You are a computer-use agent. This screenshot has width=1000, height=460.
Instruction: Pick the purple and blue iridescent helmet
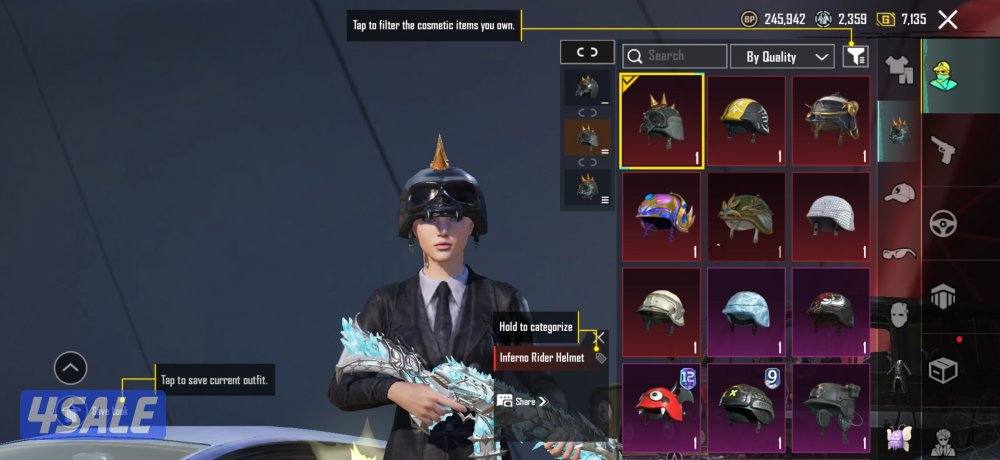point(661,214)
